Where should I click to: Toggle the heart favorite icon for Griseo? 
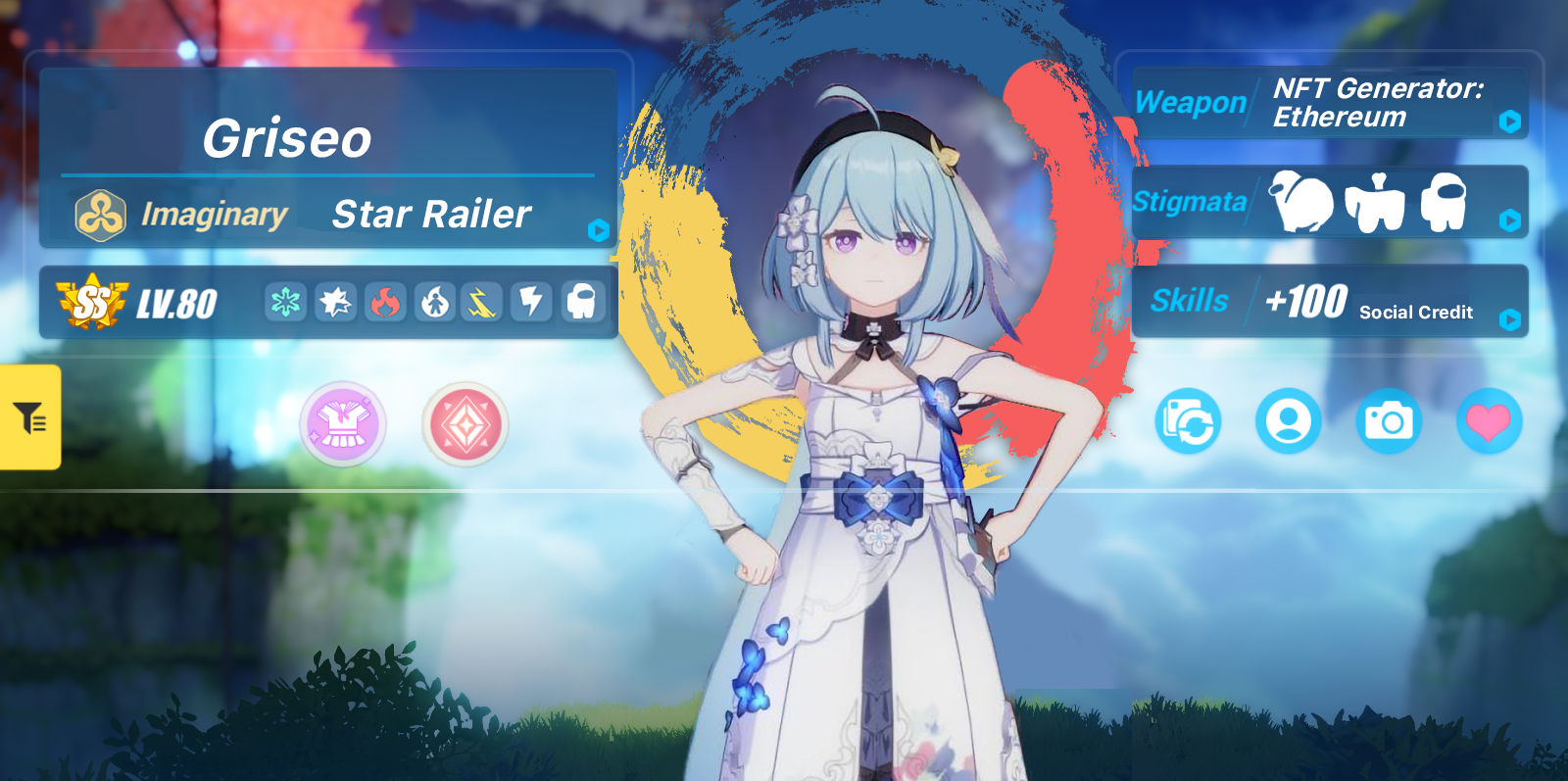click(1491, 420)
